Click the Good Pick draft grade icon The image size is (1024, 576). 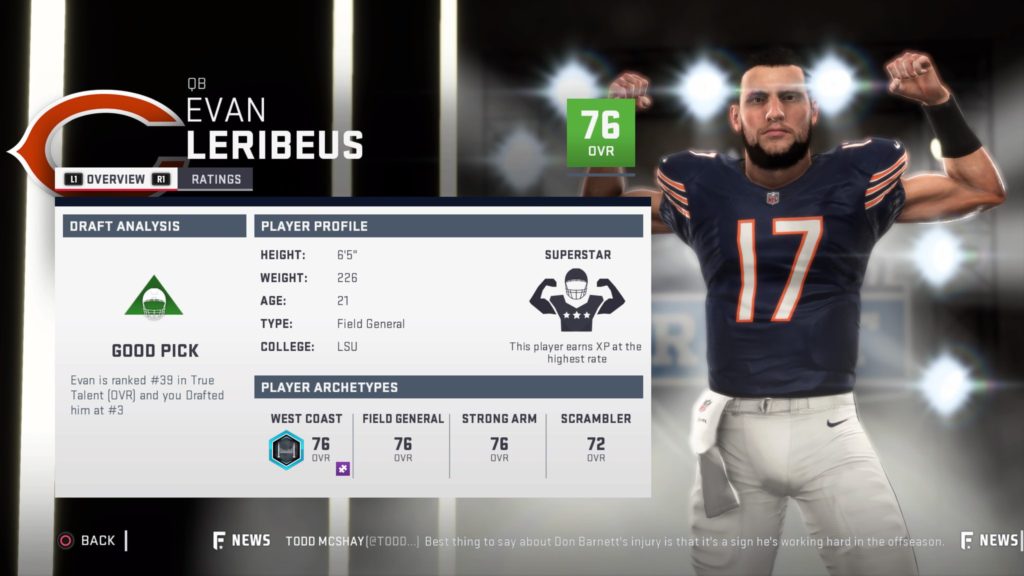(x=154, y=298)
